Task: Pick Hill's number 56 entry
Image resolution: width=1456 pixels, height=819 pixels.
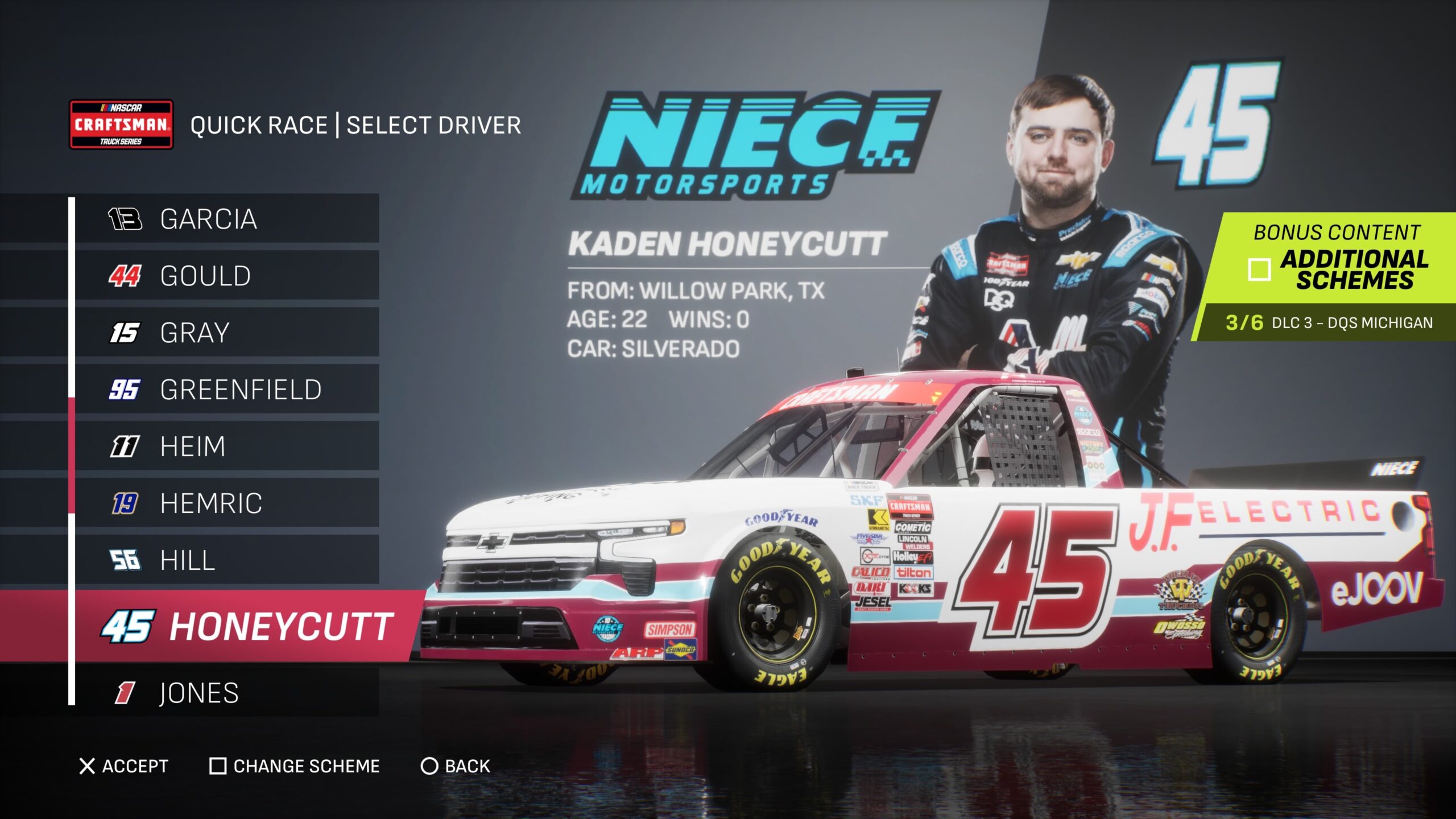Action: click(x=227, y=560)
